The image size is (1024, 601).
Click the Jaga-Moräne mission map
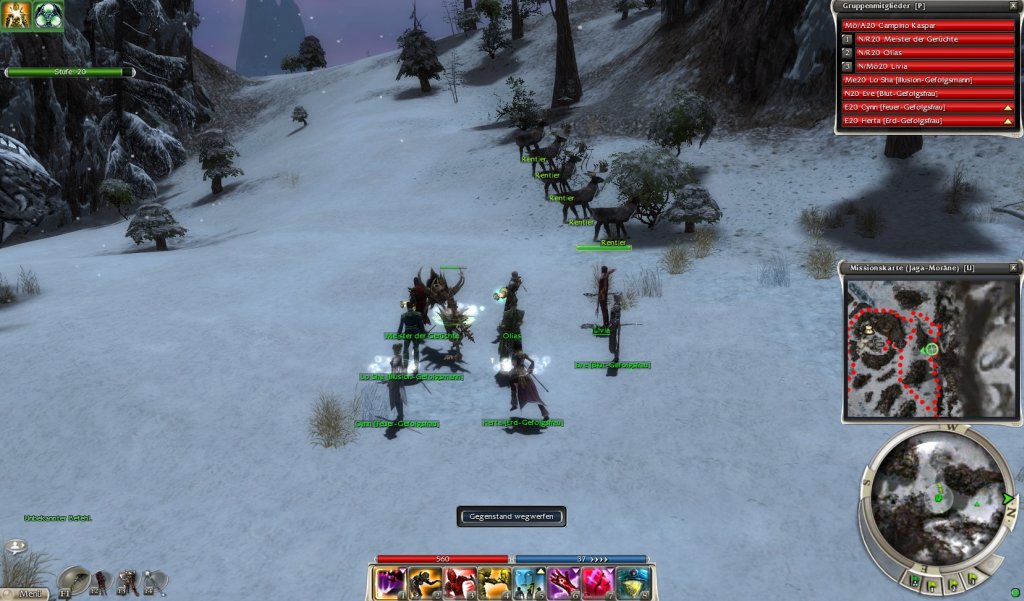point(928,347)
